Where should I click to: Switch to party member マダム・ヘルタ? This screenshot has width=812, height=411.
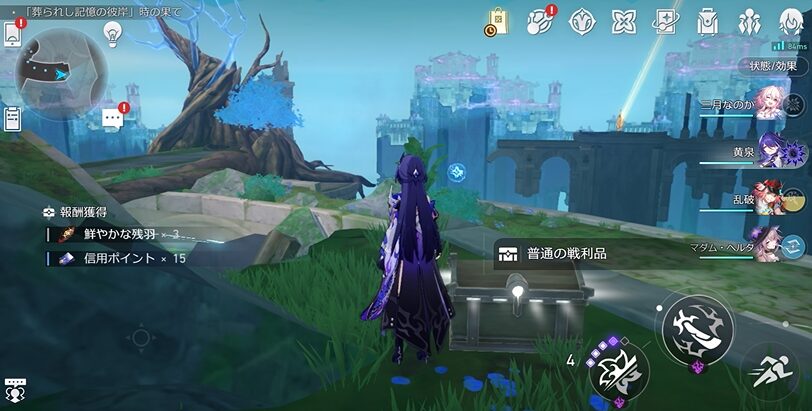coord(772,244)
